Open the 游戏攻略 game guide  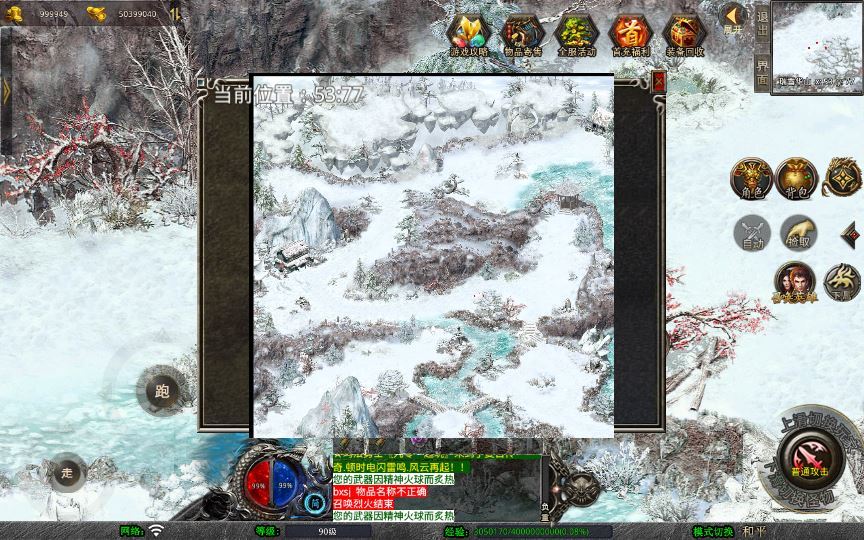[468, 35]
